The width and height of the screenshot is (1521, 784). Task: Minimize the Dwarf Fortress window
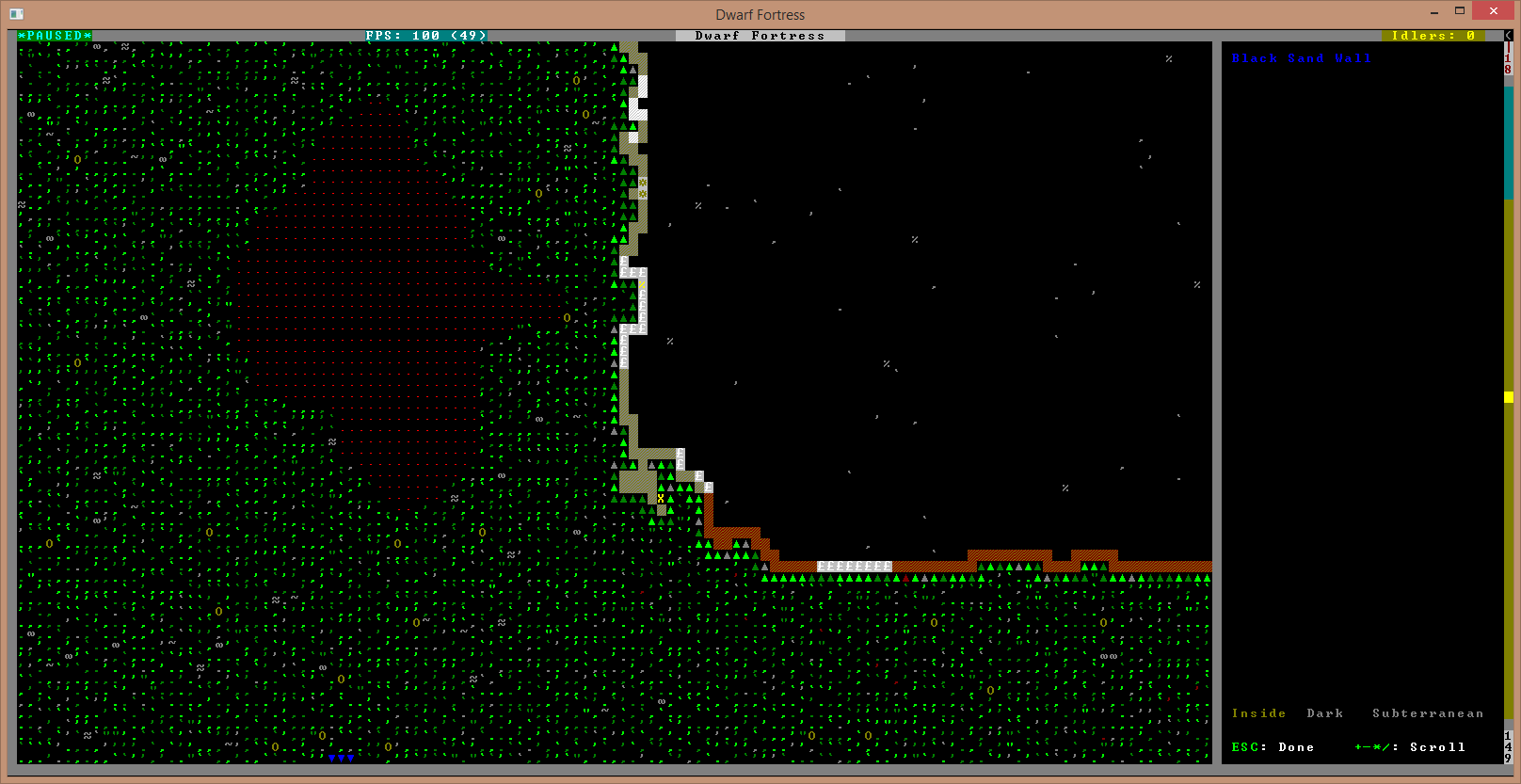[1434, 12]
